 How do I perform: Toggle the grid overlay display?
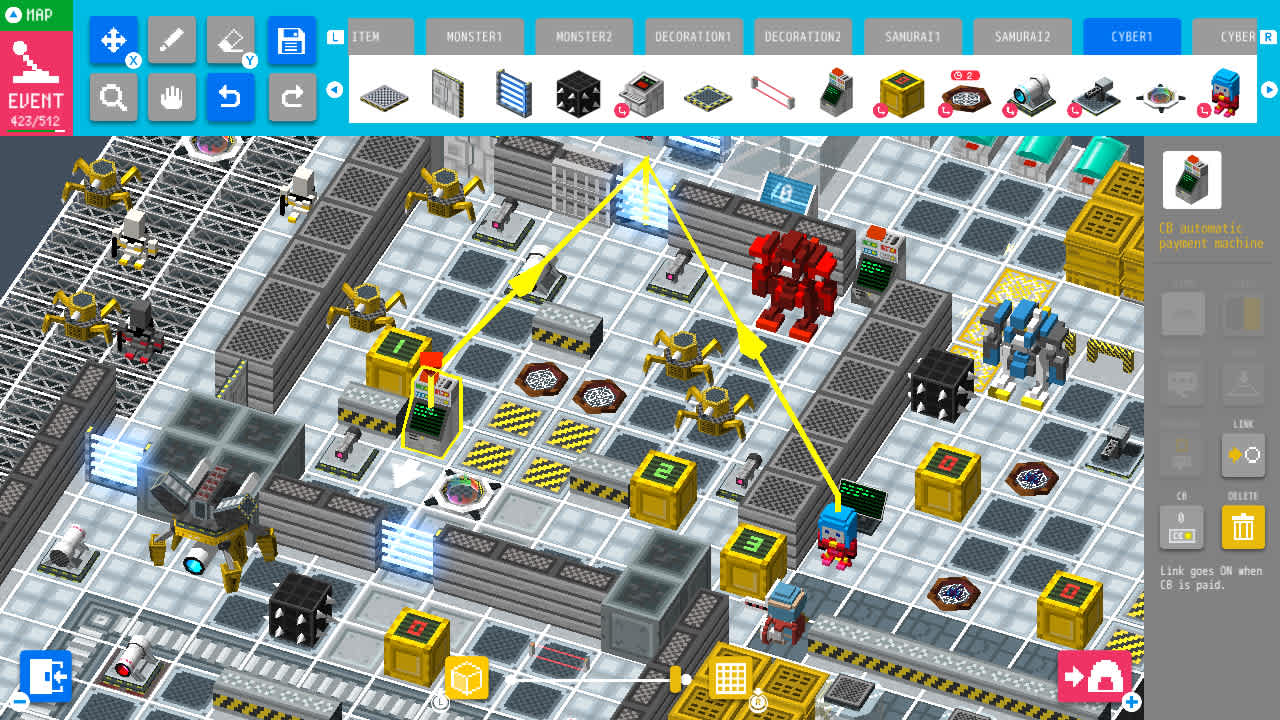tap(730, 677)
